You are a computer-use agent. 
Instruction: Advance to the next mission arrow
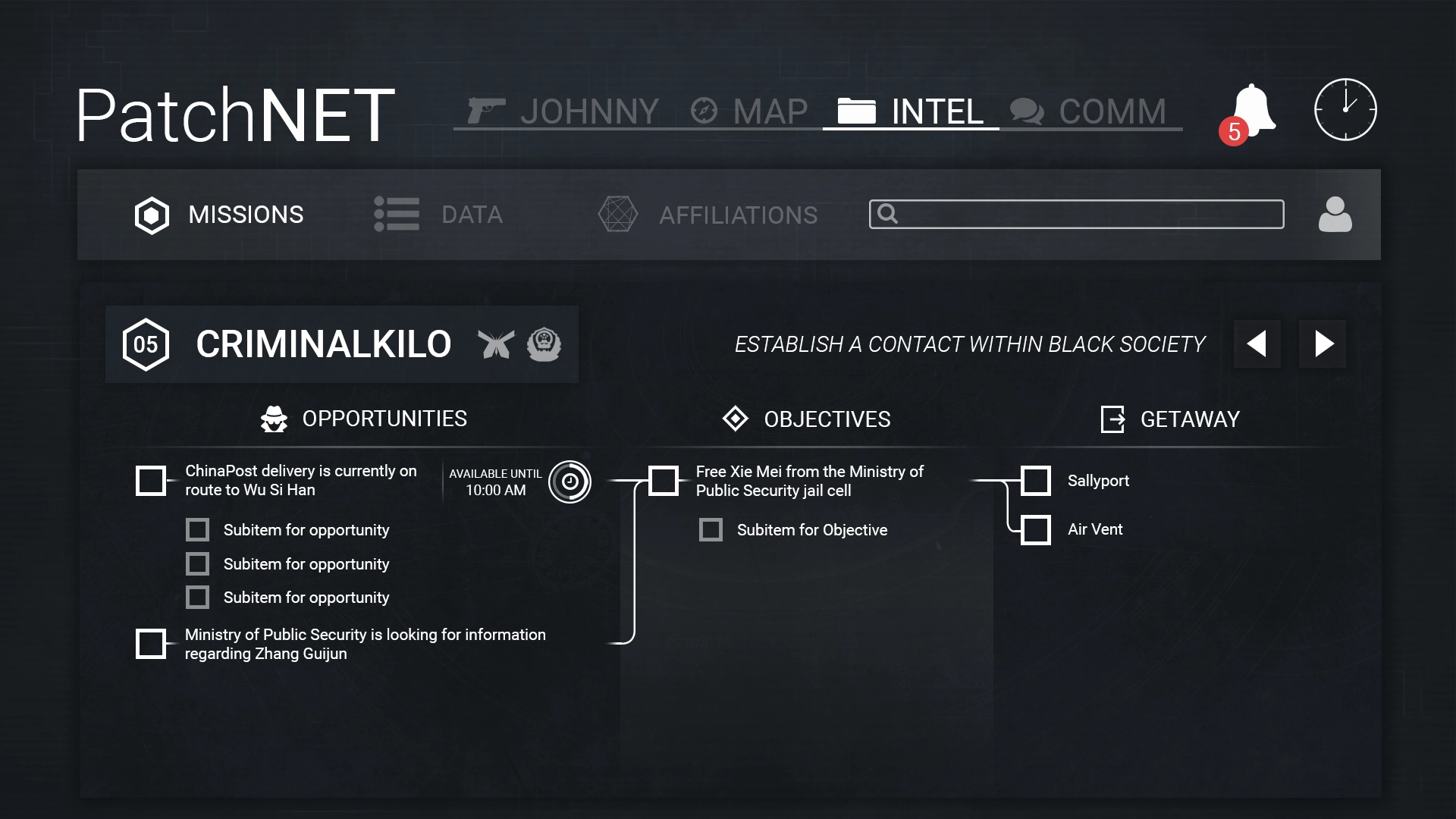pyautogui.click(x=1323, y=344)
